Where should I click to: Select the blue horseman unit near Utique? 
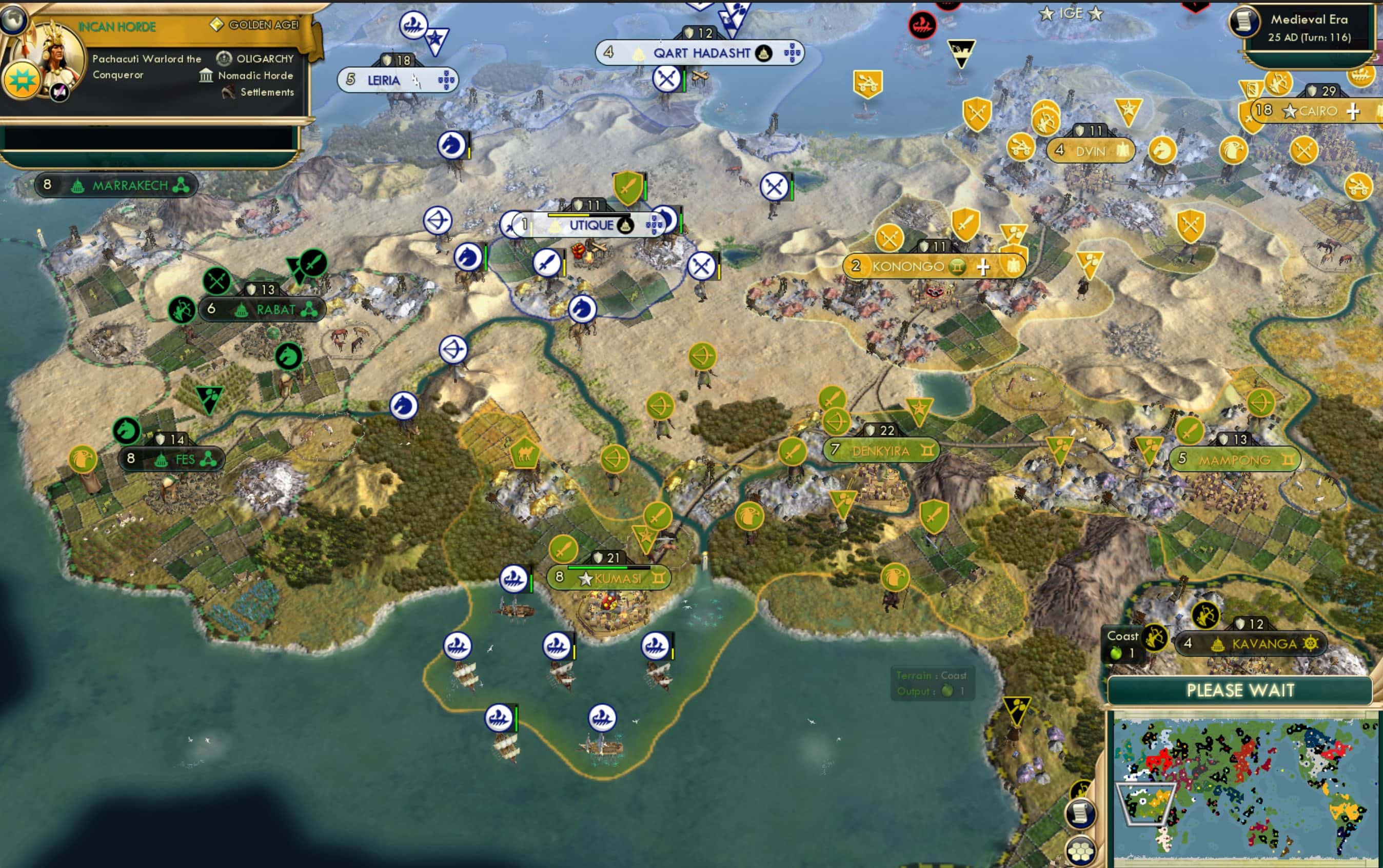pyautogui.click(x=583, y=310)
